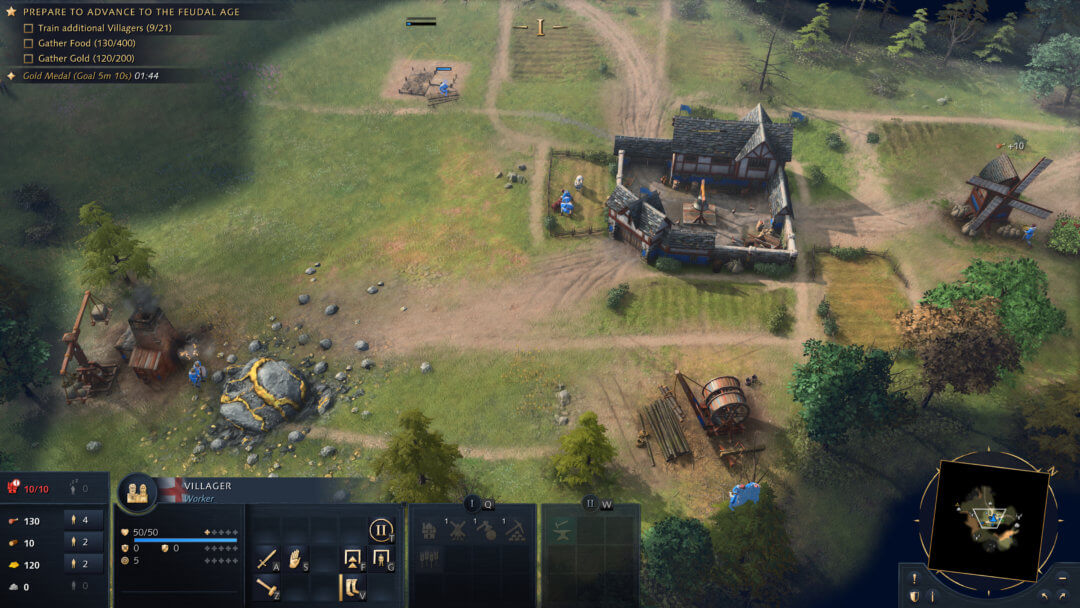
Task: Choose the open hand stop command
Action: pyautogui.click(x=296, y=559)
